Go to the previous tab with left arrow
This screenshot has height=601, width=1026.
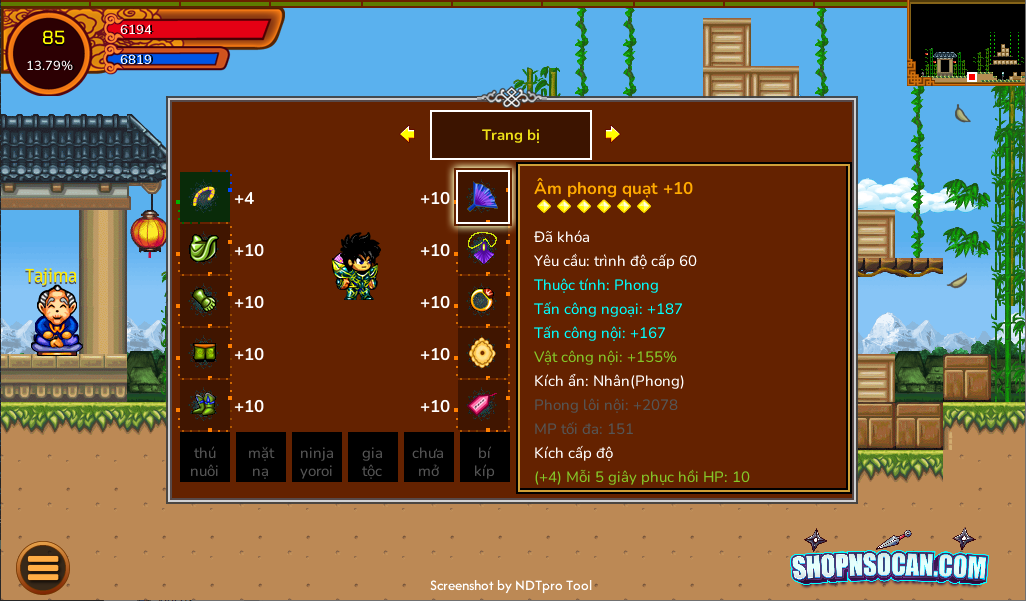coord(407,134)
